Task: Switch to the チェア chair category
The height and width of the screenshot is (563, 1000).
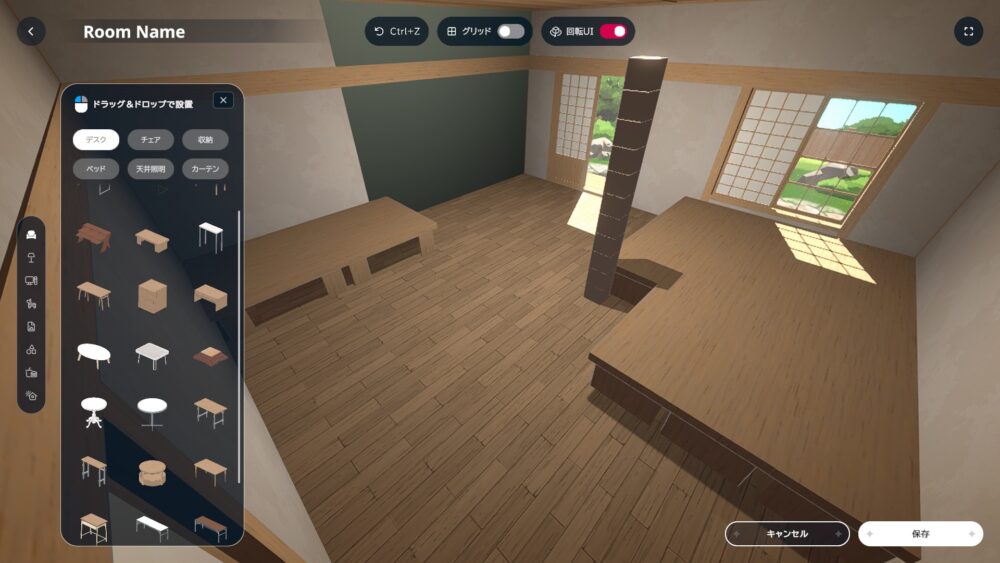Action: coord(150,140)
